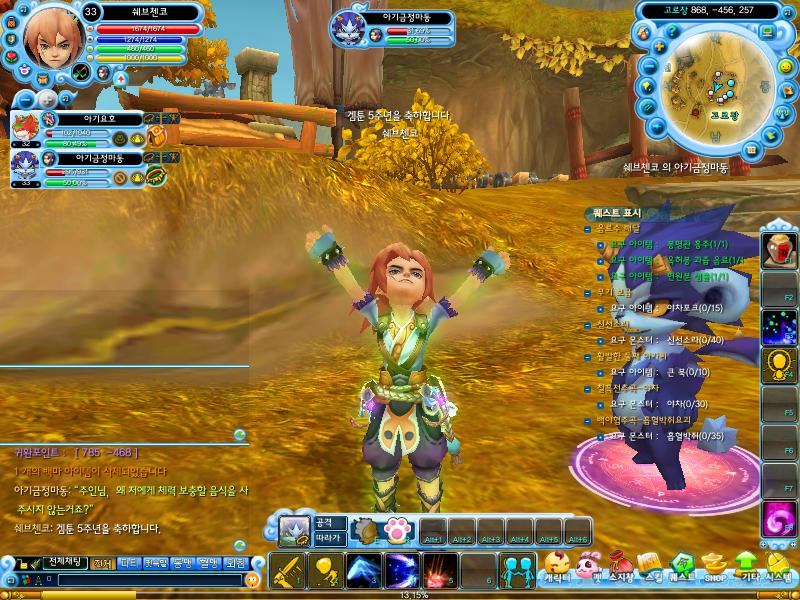Activate the purple swirl skill quick slot
800x600 pixels.
click(779, 518)
